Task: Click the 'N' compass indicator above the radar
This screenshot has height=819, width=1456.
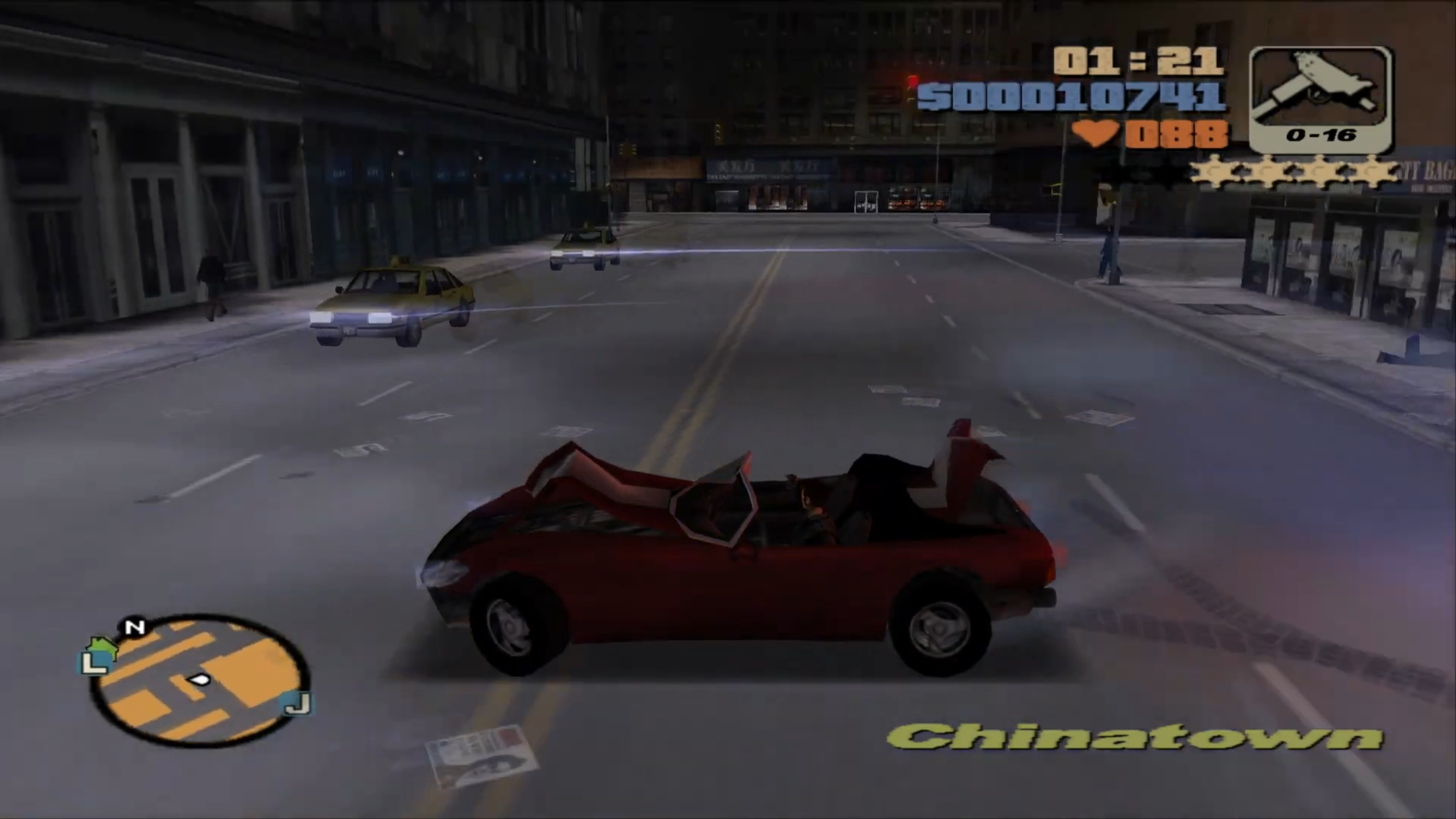Action: click(134, 627)
